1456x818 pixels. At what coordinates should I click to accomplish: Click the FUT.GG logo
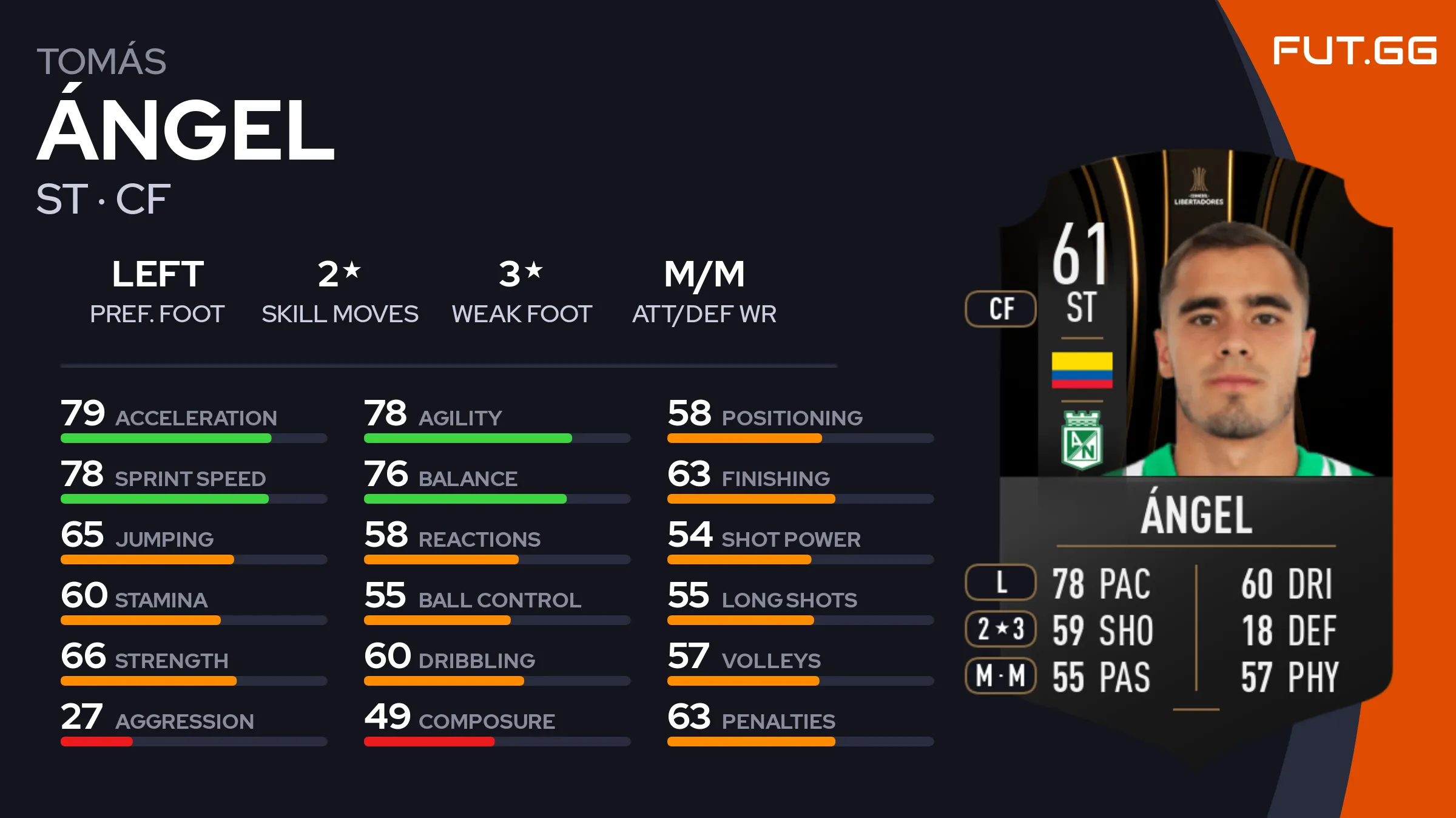pos(1354,50)
